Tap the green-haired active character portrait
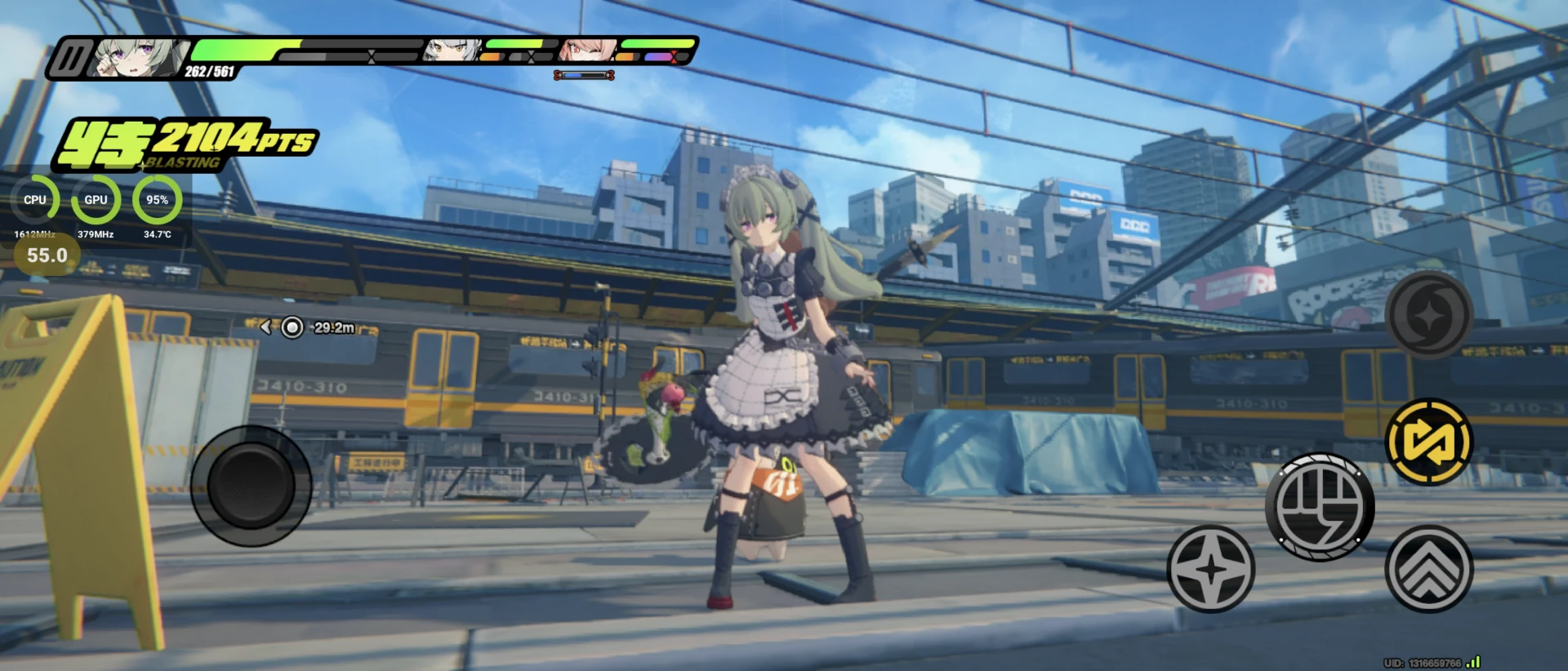The image size is (1568, 671). pos(136,59)
